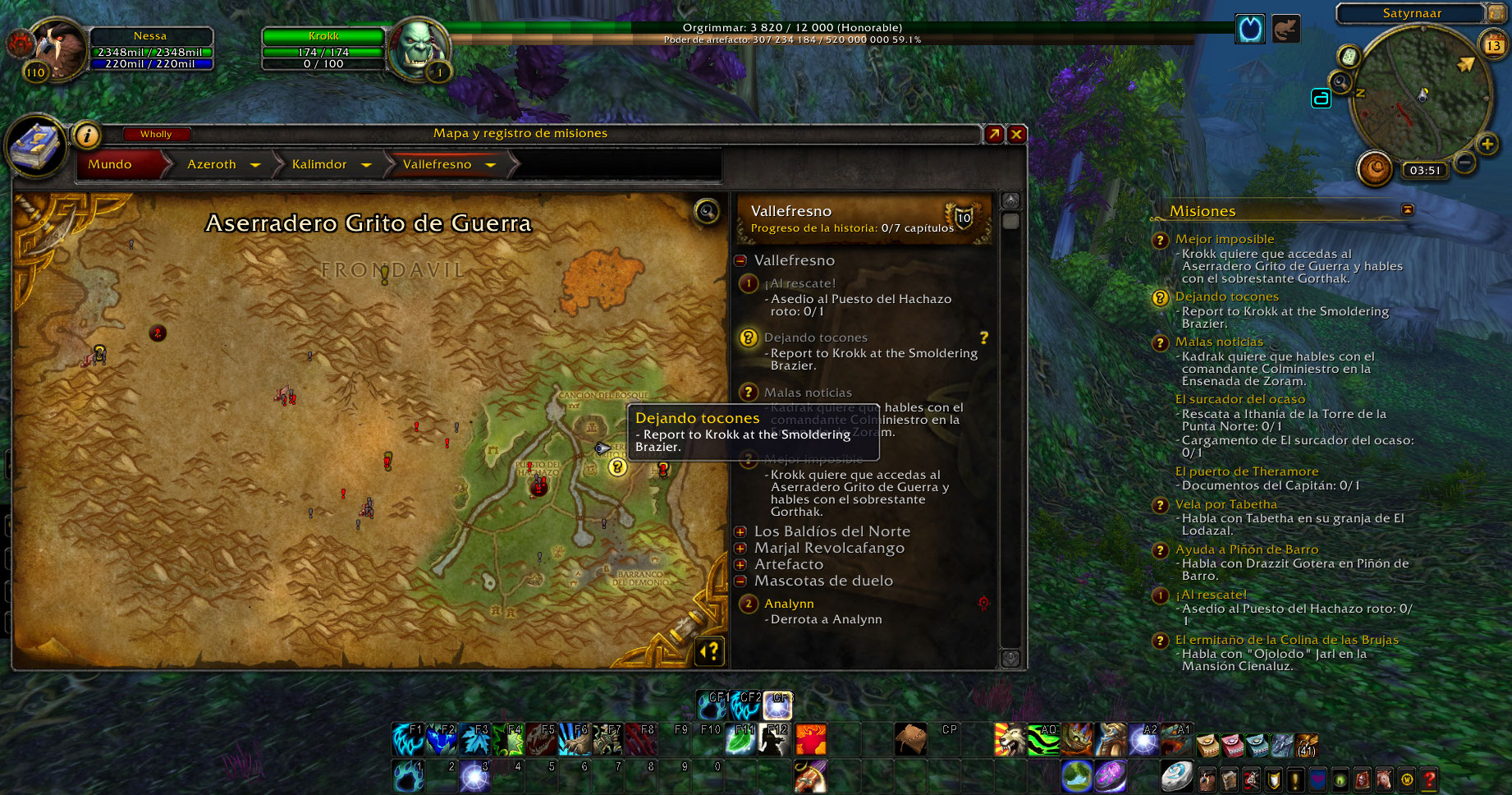The height and width of the screenshot is (795, 1512).
Task: Collapse the Mascotas de duelo group
Action: (740, 581)
